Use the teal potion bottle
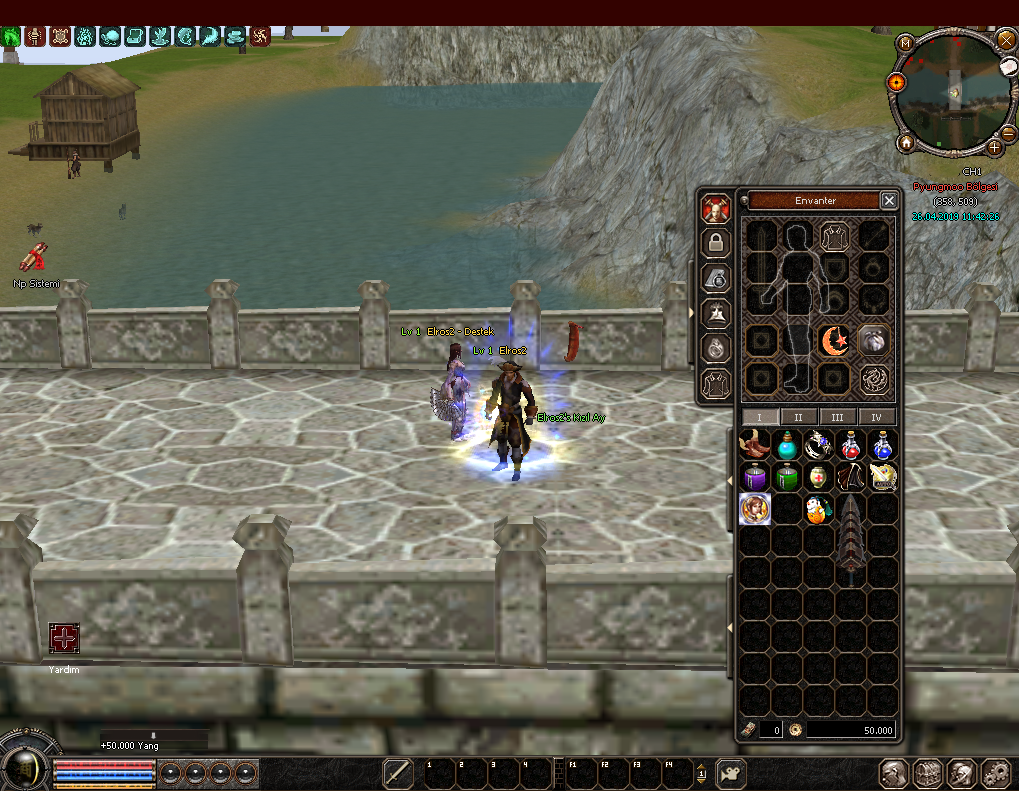1019x791 pixels. [x=787, y=445]
